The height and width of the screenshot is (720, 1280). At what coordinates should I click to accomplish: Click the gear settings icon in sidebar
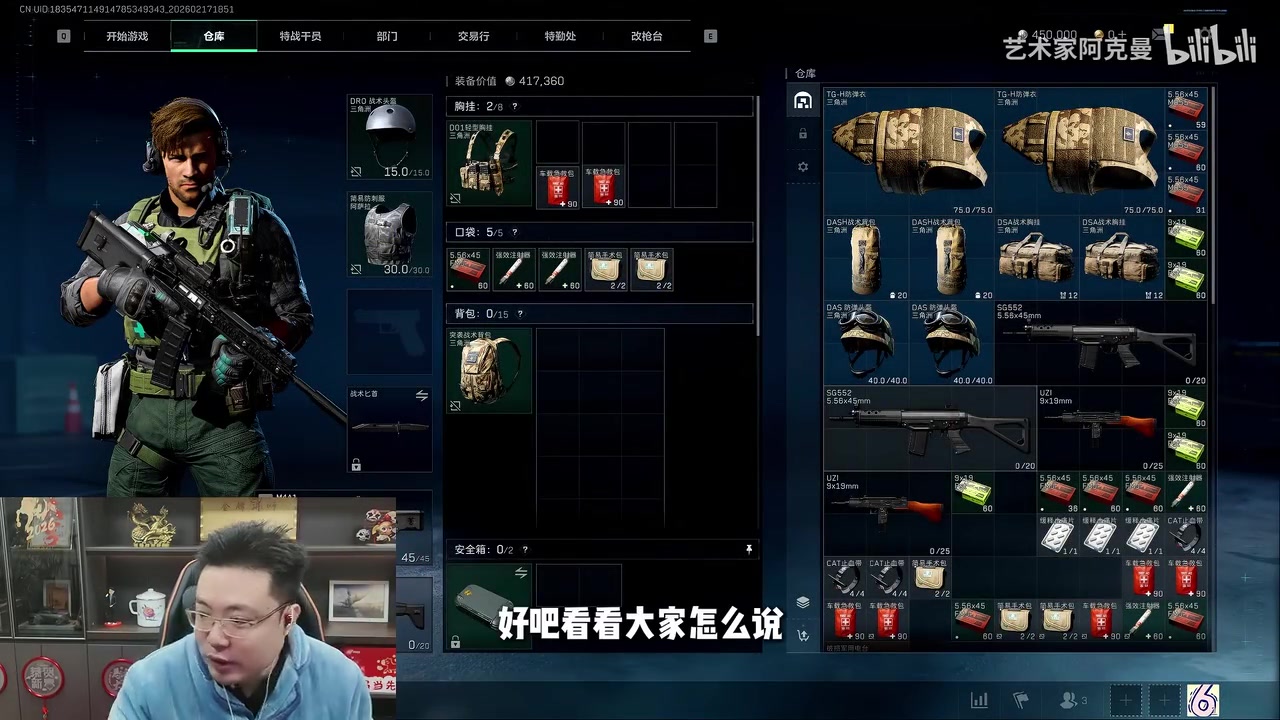click(802, 167)
